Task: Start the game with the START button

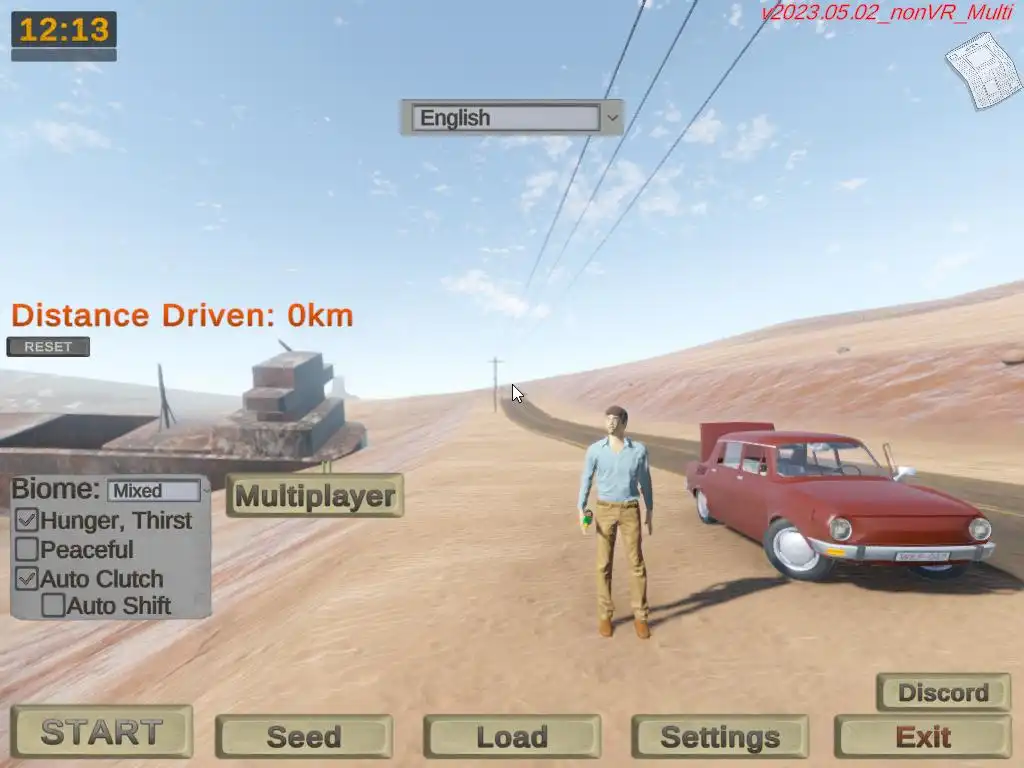Action: [x=101, y=732]
